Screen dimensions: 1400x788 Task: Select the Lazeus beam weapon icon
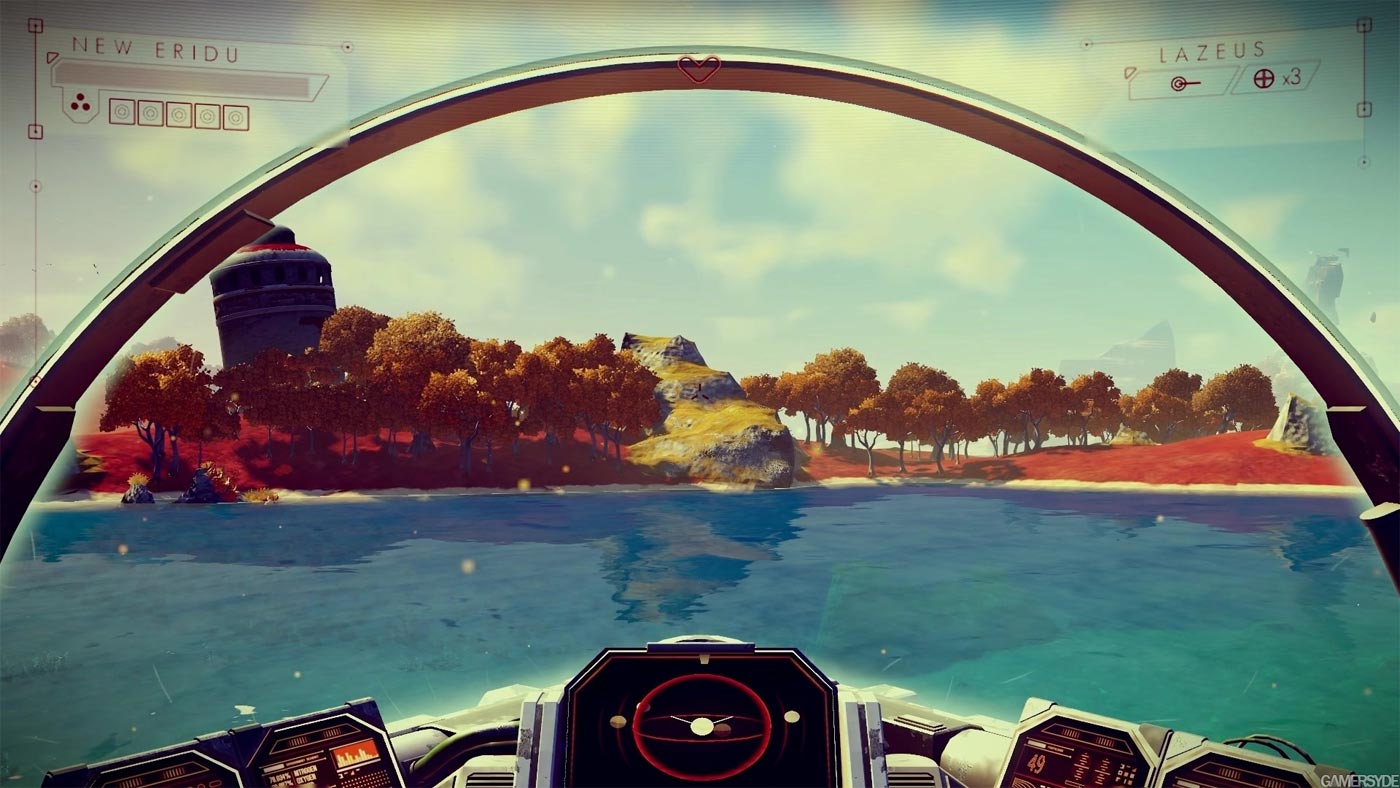[x=1178, y=83]
